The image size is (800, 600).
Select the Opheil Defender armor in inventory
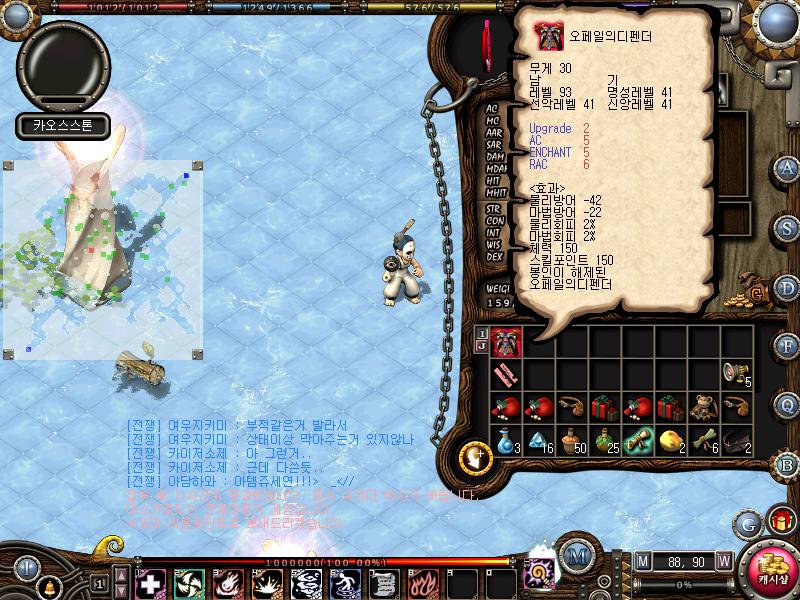click(x=506, y=342)
